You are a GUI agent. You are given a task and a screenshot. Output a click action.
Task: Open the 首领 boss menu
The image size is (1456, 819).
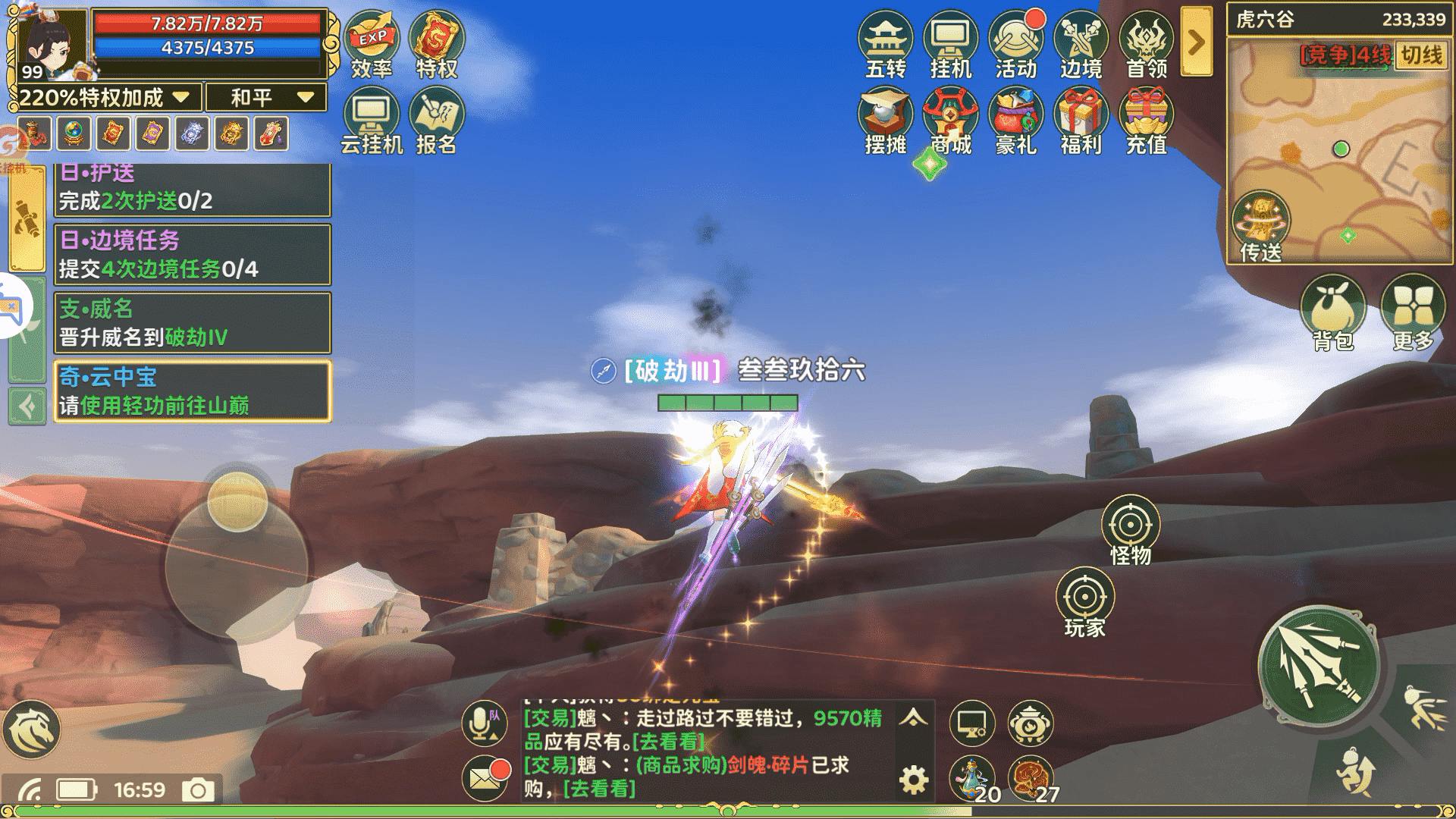pos(1146,45)
